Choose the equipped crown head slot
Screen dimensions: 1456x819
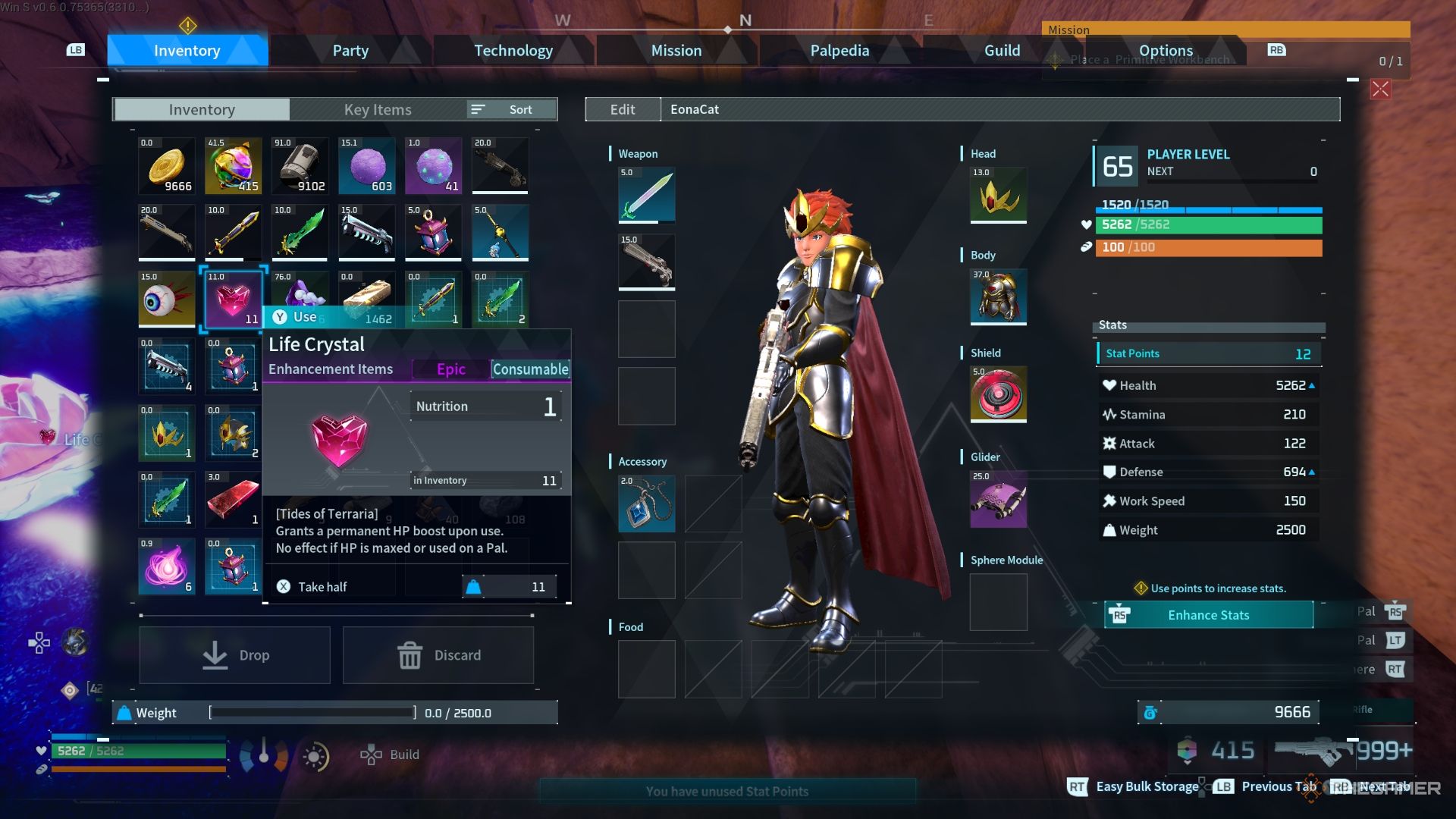tap(998, 196)
